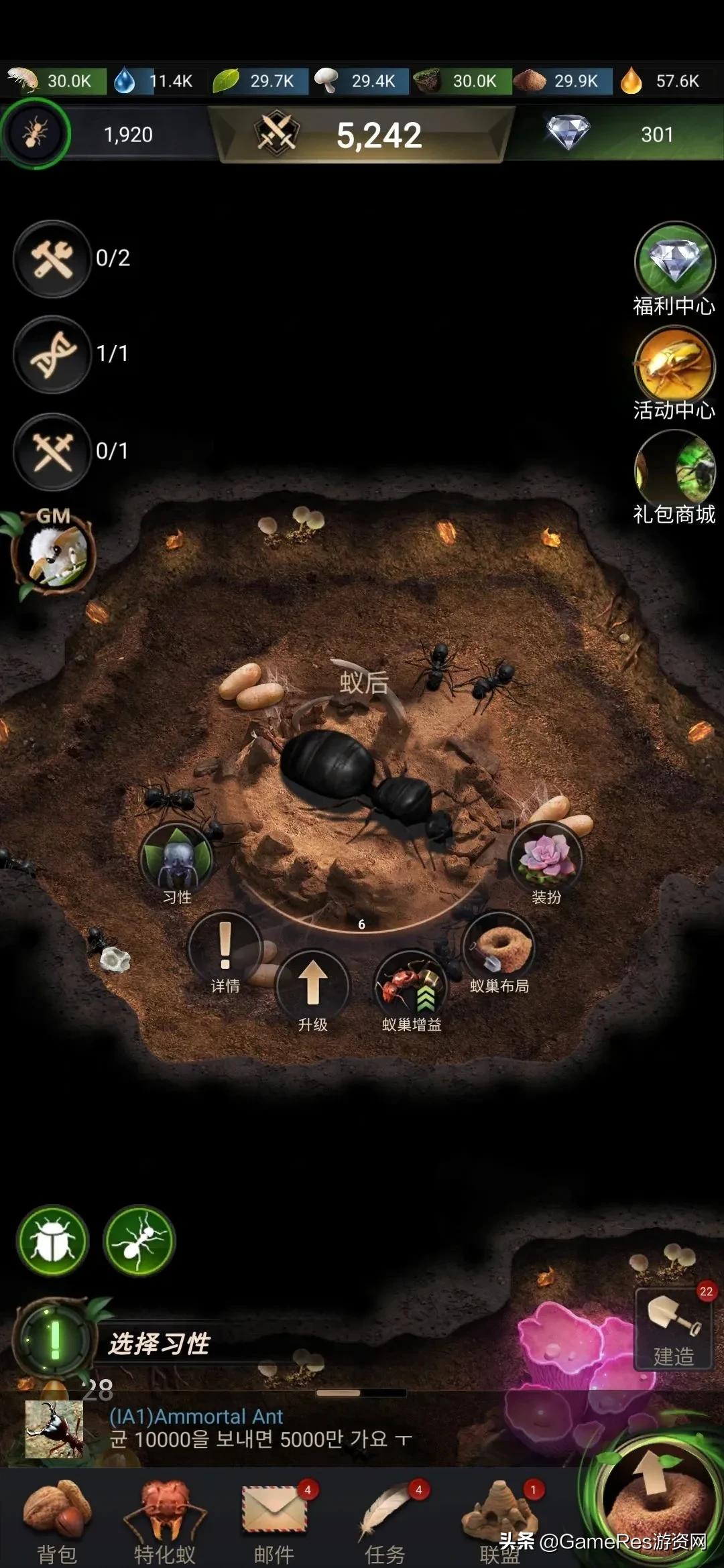Check the DNA evolution queue icon
724x1568 pixels.
click(53, 354)
